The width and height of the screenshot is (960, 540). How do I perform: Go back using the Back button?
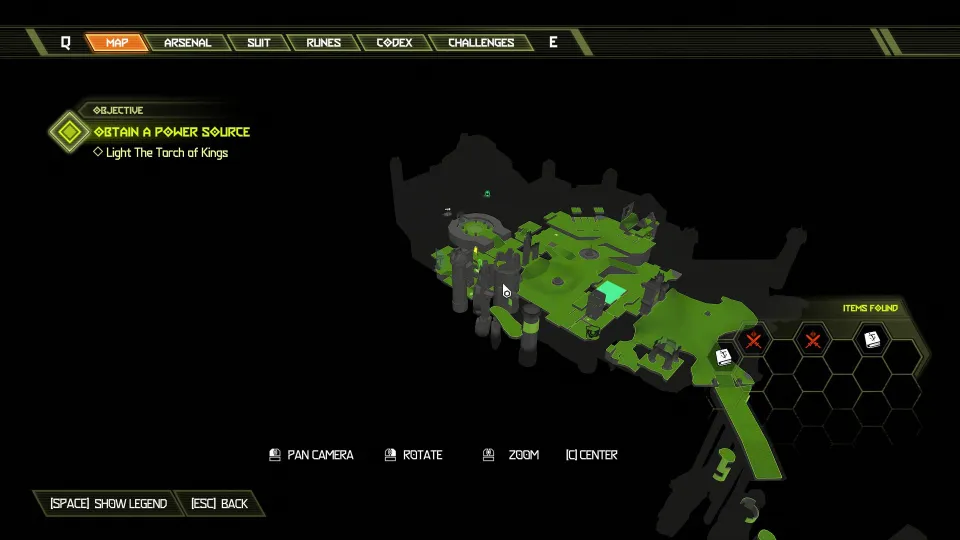click(220, 504)
